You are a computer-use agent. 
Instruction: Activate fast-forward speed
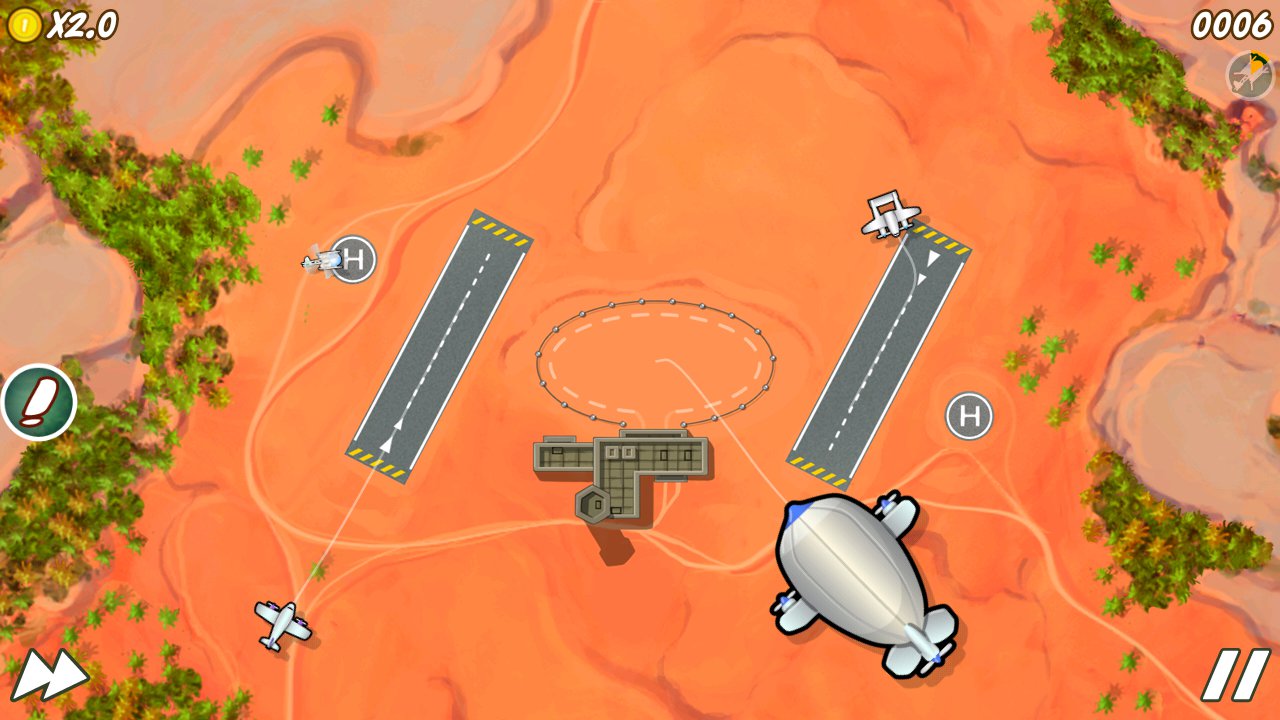pyautogui.click(x=48, y=675)
